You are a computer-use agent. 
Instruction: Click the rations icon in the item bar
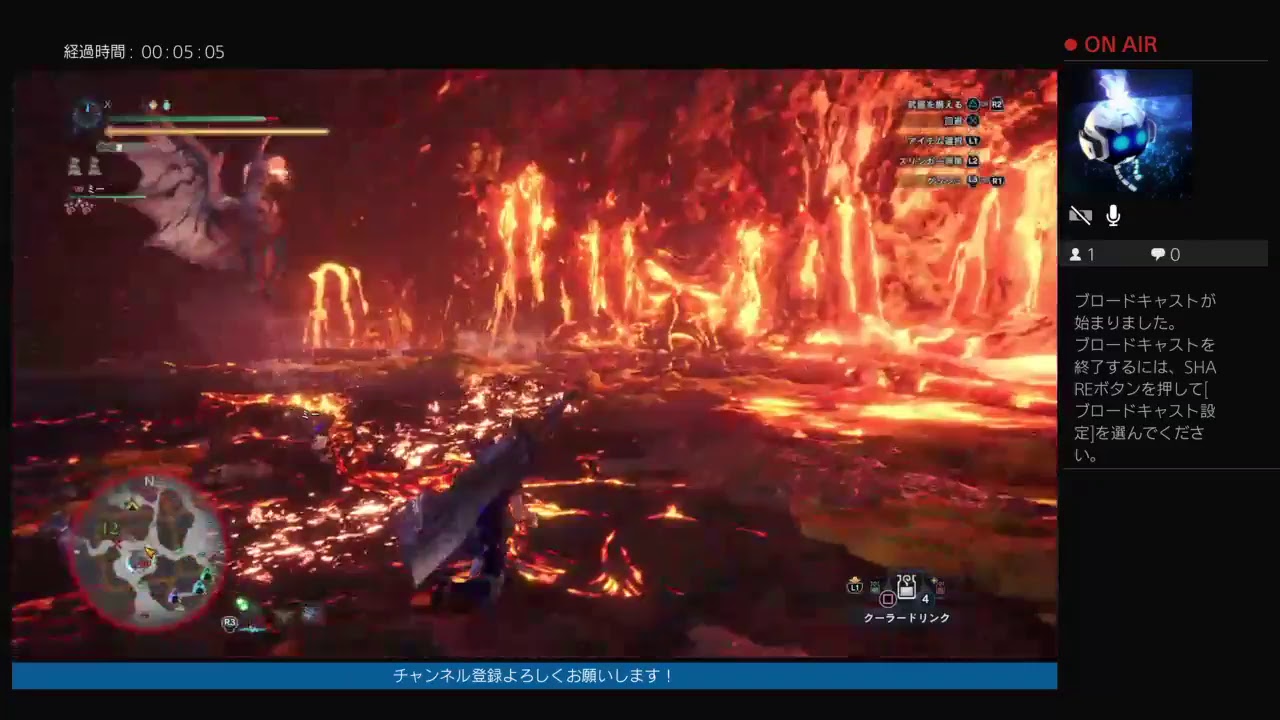[874, 586]
